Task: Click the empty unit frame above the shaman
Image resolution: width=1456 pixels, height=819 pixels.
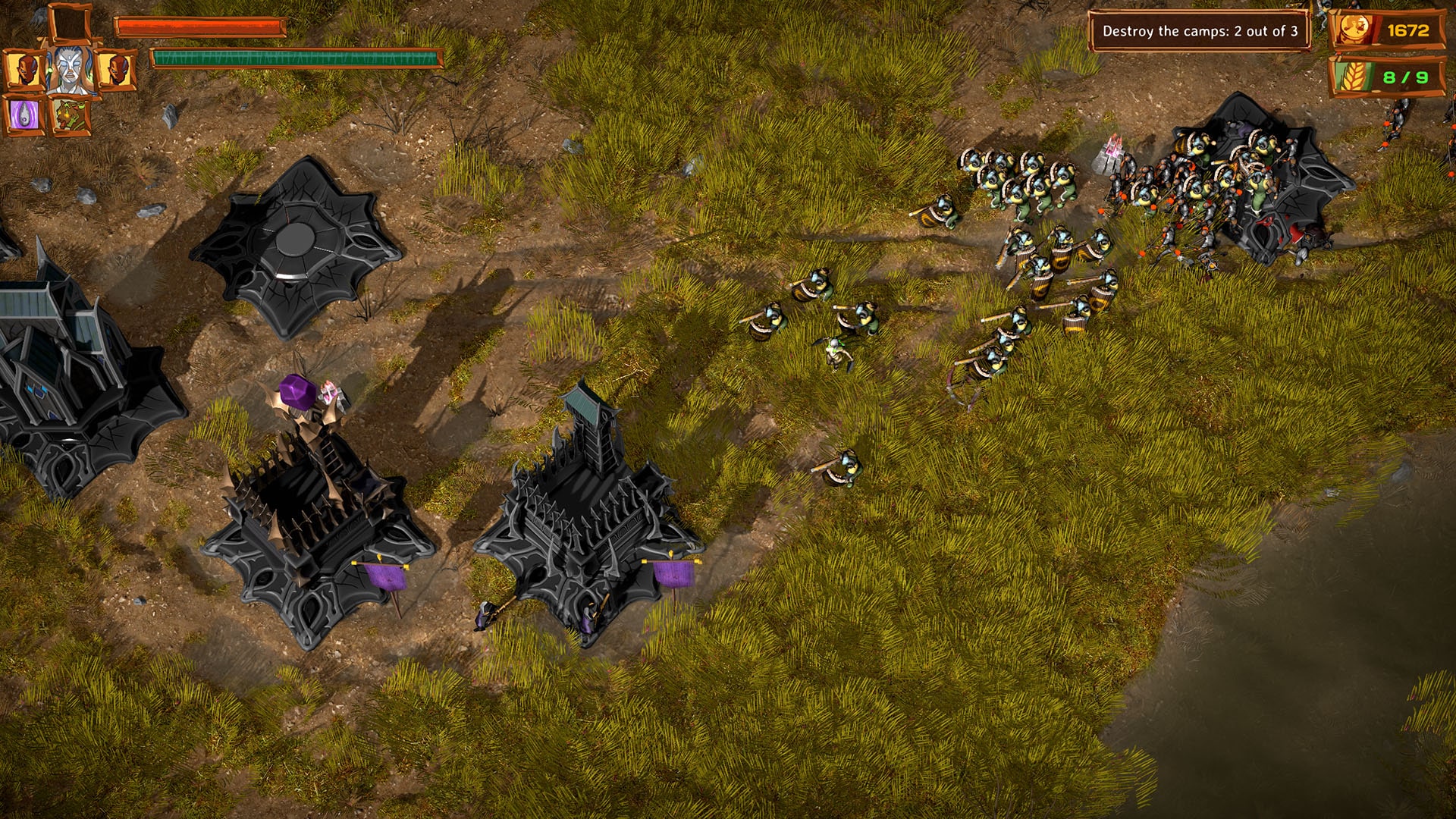Action: pos(68,21)
